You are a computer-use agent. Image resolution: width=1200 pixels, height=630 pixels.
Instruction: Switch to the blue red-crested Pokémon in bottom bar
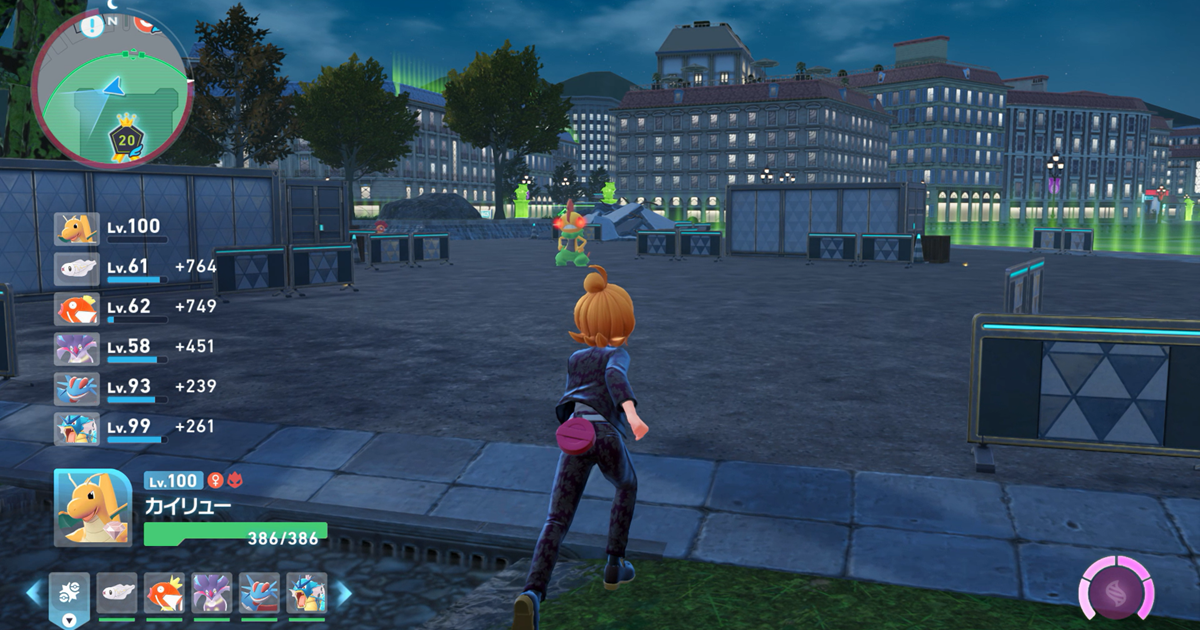[x=259, y=593]
